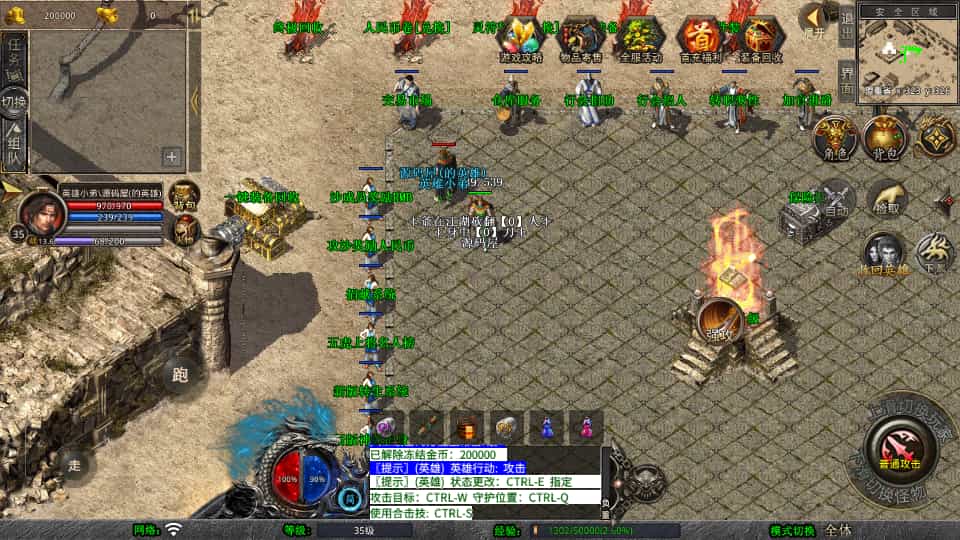Tap the 跑 run button
This screenshot has width=960, height=540.
tap(180, 375)
